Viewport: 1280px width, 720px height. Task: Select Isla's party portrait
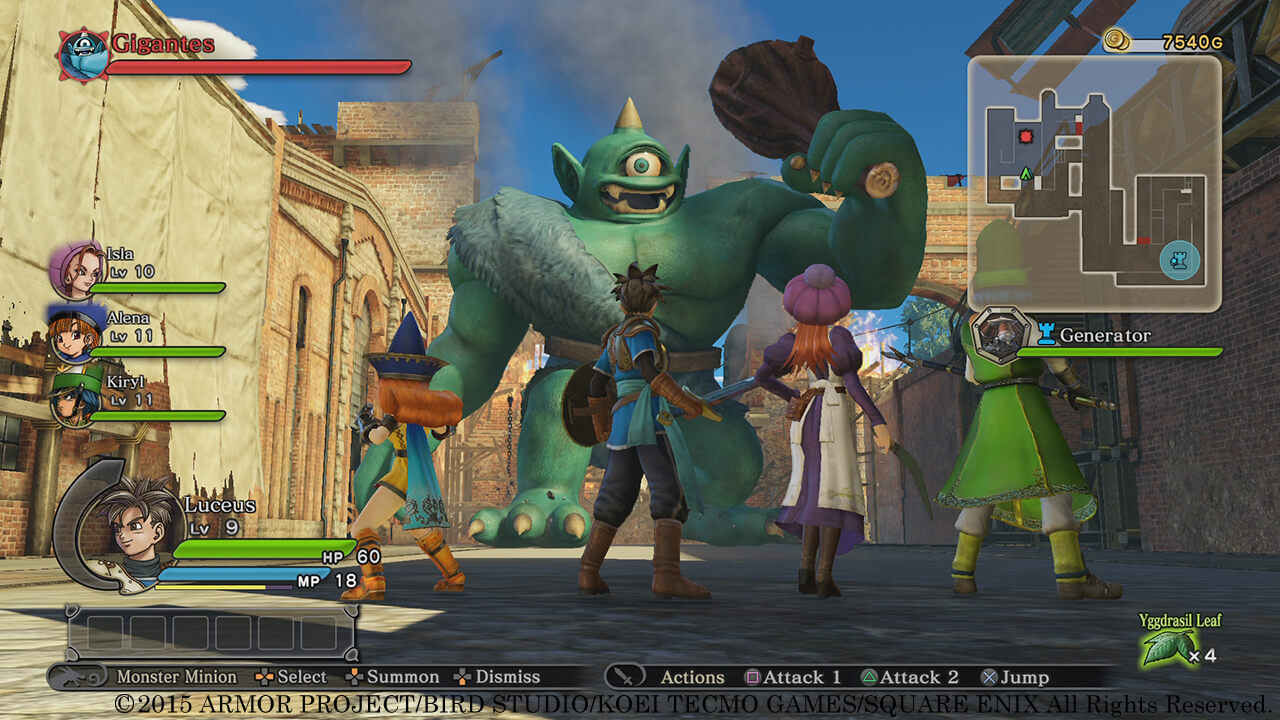[x=76, y=270]
